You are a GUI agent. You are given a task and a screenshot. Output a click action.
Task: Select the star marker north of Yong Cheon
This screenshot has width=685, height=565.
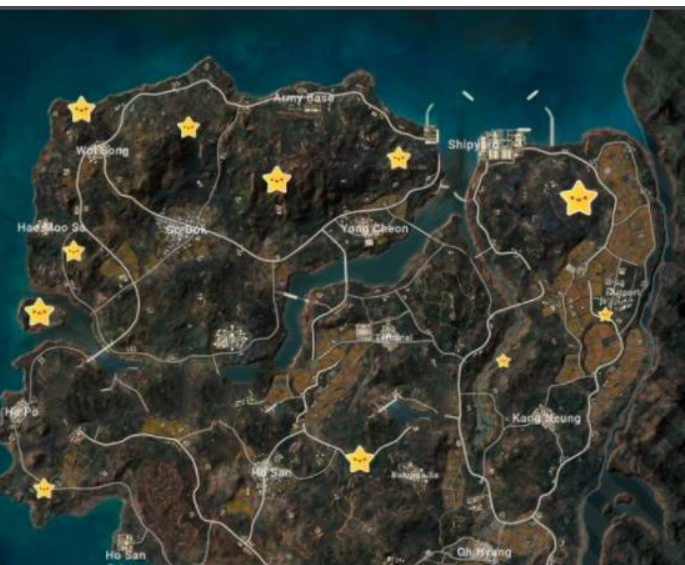(x=399, y=157)
